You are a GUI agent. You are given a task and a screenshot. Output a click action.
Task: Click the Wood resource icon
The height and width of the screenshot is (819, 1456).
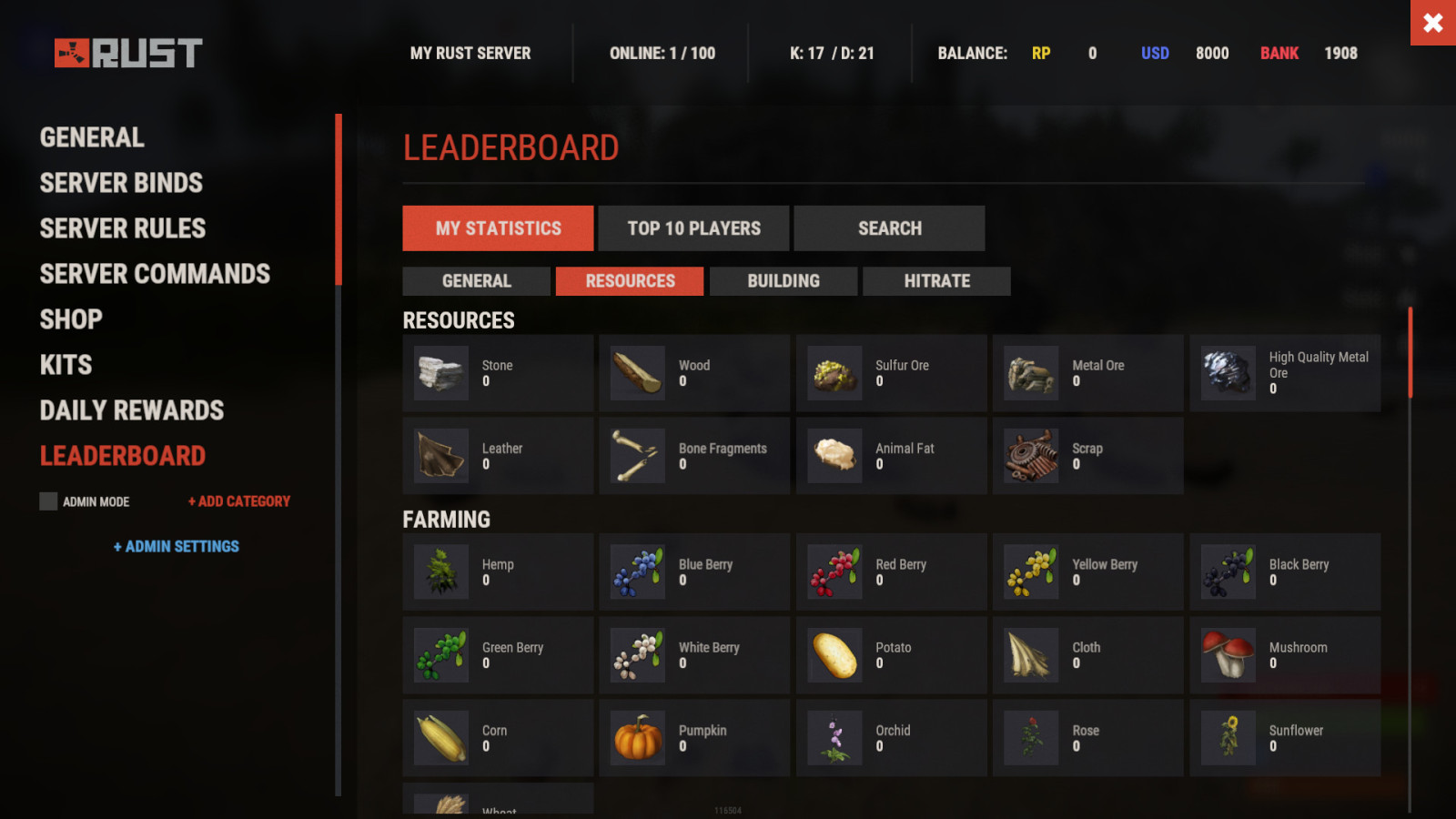637,372
